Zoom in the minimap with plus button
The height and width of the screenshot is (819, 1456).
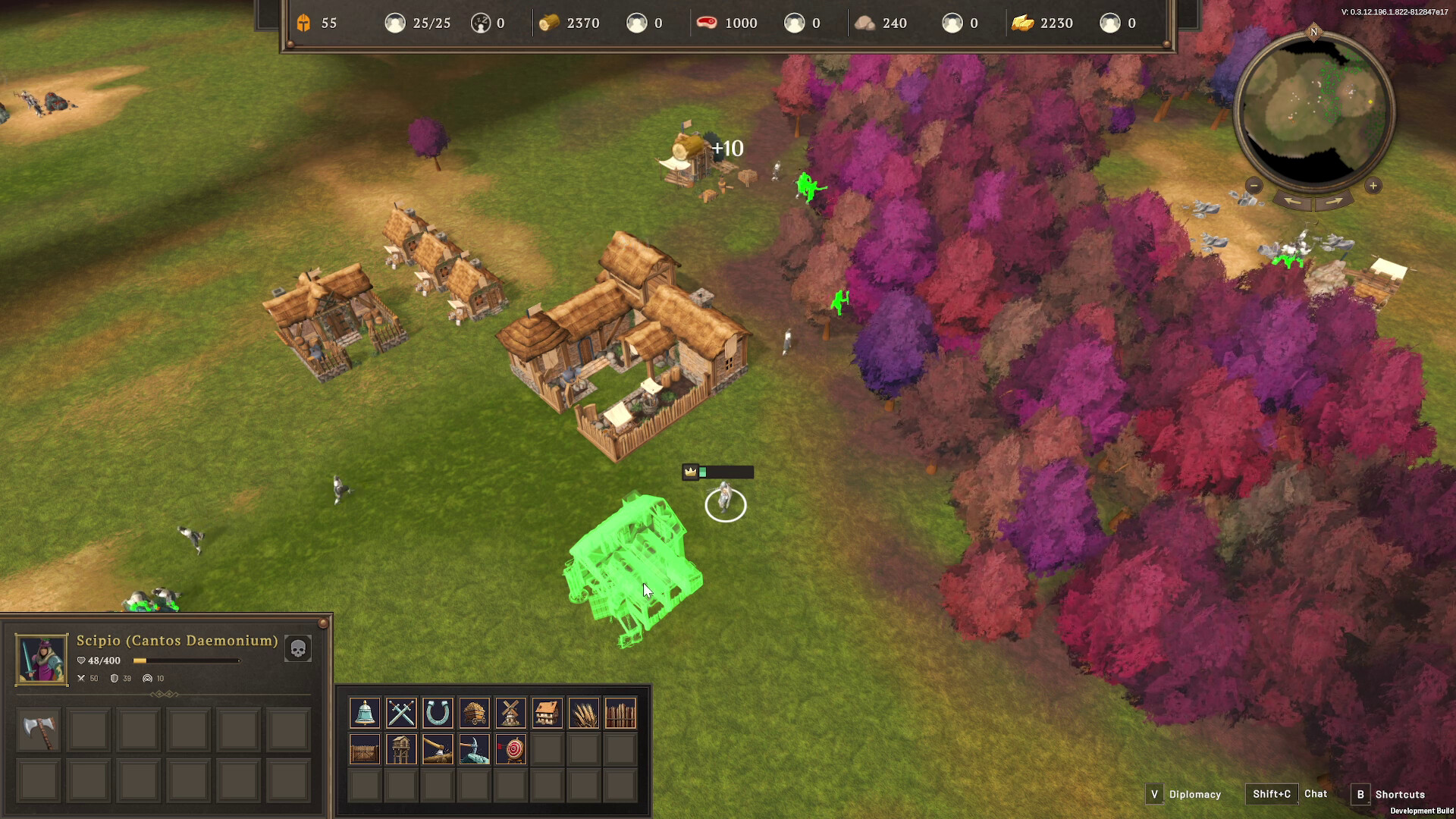click(1373, 186)
